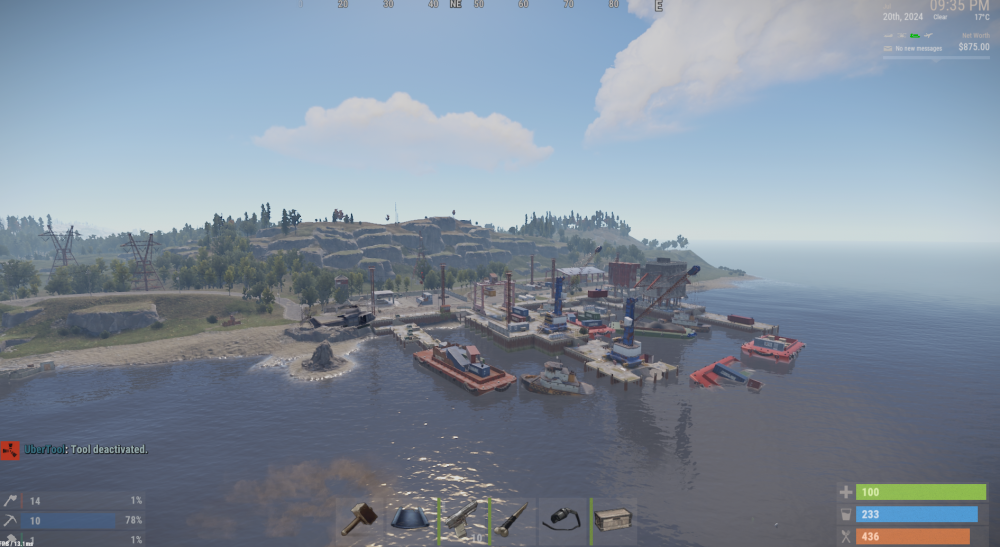The width and height of the screenshot is (1000, 547).
Task: Equip the pistol from the hotbar
Action: point(462,519)
